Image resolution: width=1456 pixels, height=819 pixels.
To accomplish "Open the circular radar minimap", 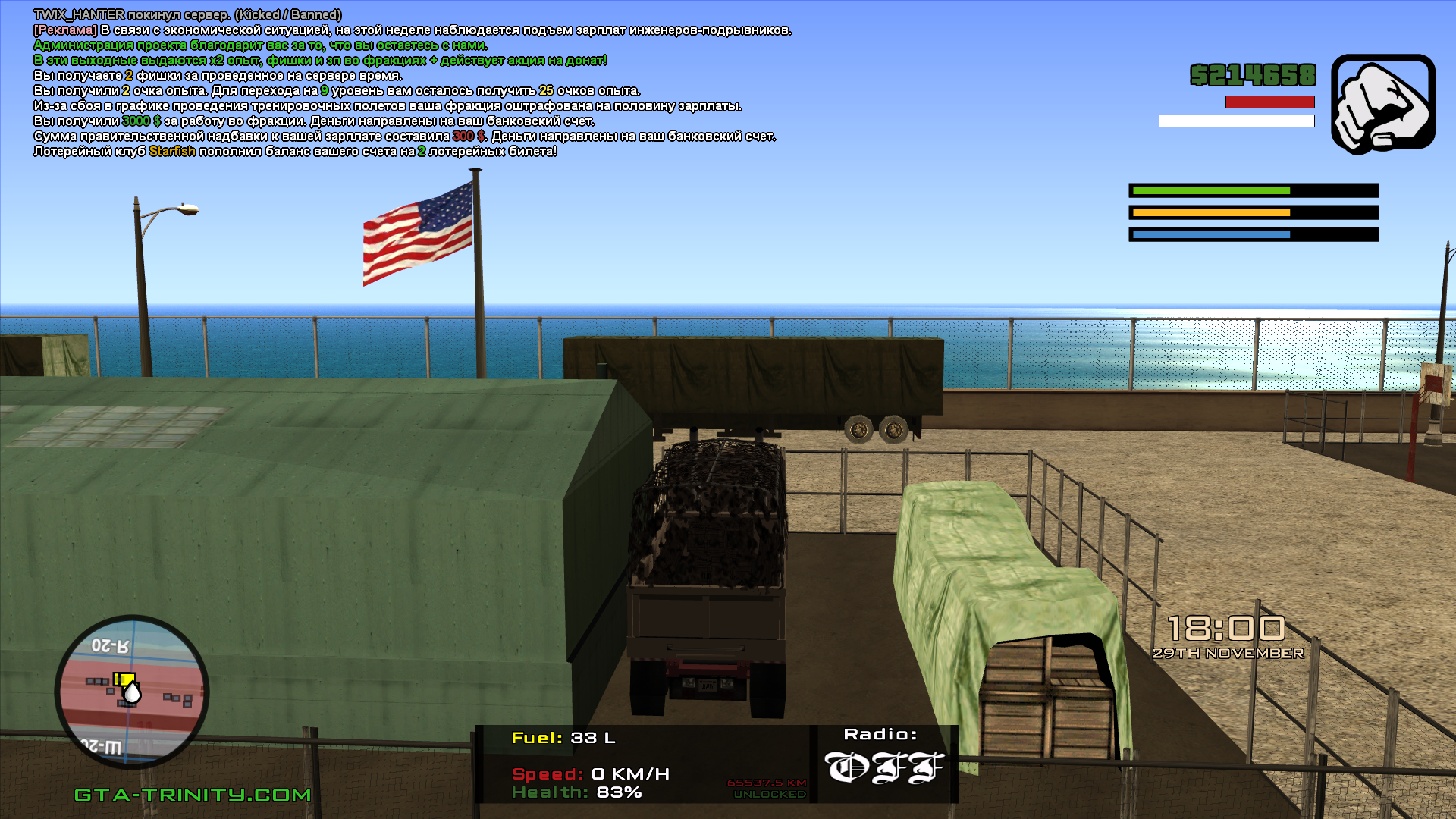I will [x=132, y=692].
